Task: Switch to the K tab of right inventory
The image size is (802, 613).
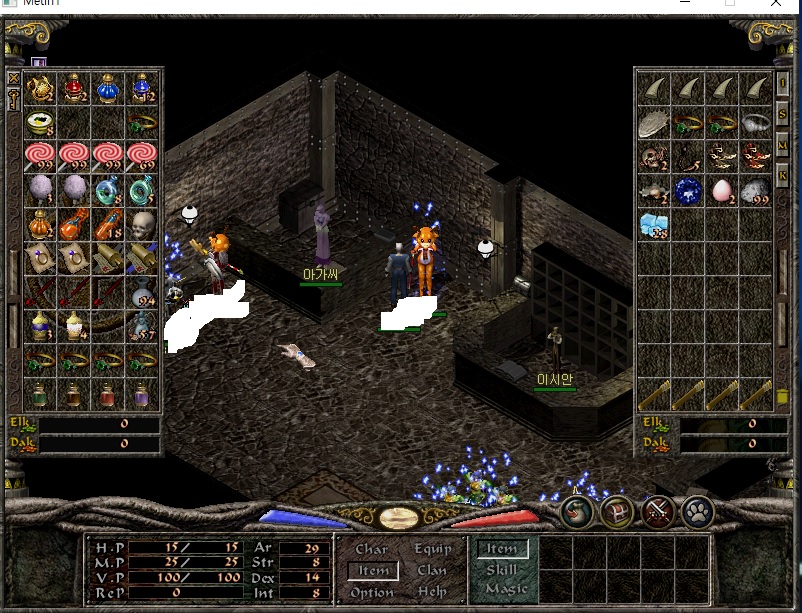Action: (783, 177)
